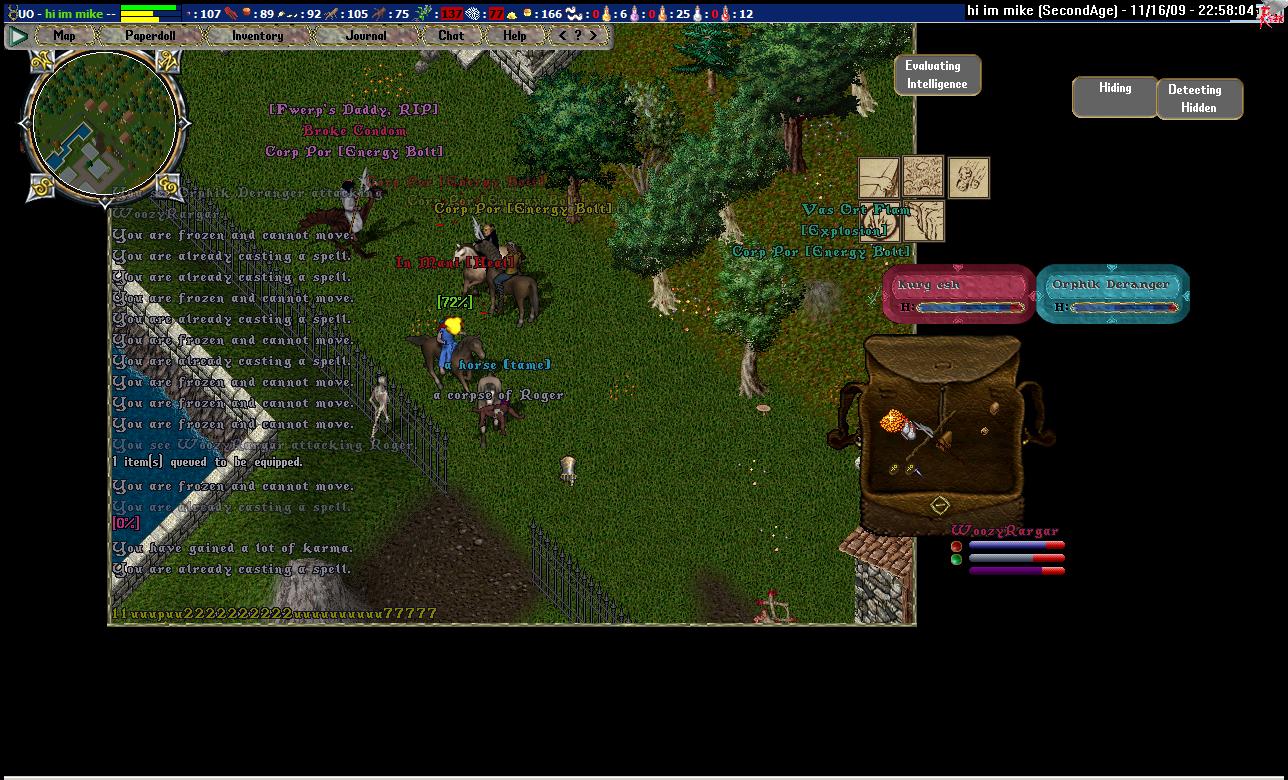Click the Razor icon in title bar
This screenshot has height=780, width=1288.
coord(1271,13)
